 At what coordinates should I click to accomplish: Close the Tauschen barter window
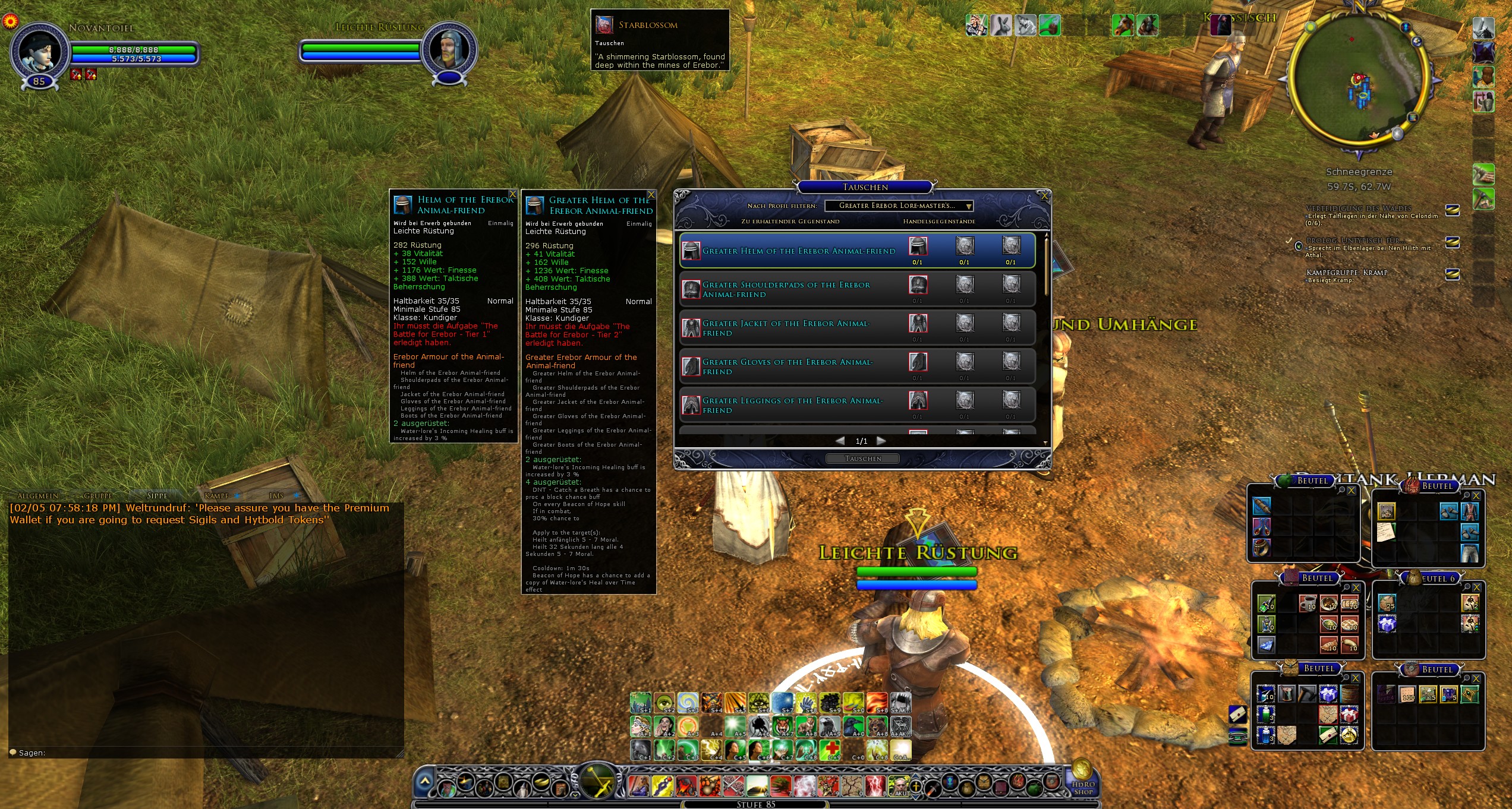tap(1044, 196)
